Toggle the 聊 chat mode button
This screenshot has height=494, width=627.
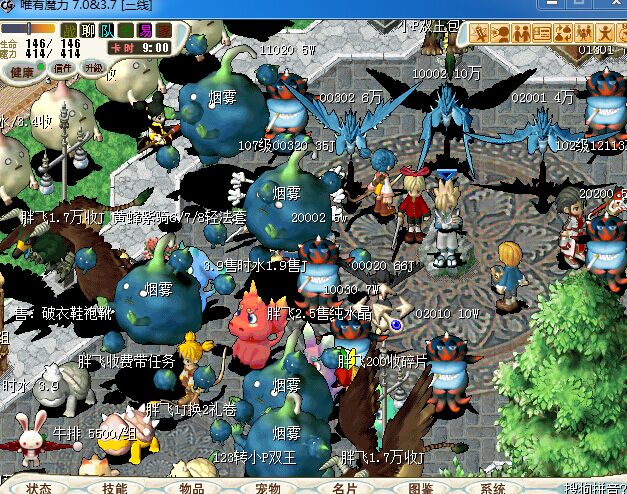click(x=87, y=30)
